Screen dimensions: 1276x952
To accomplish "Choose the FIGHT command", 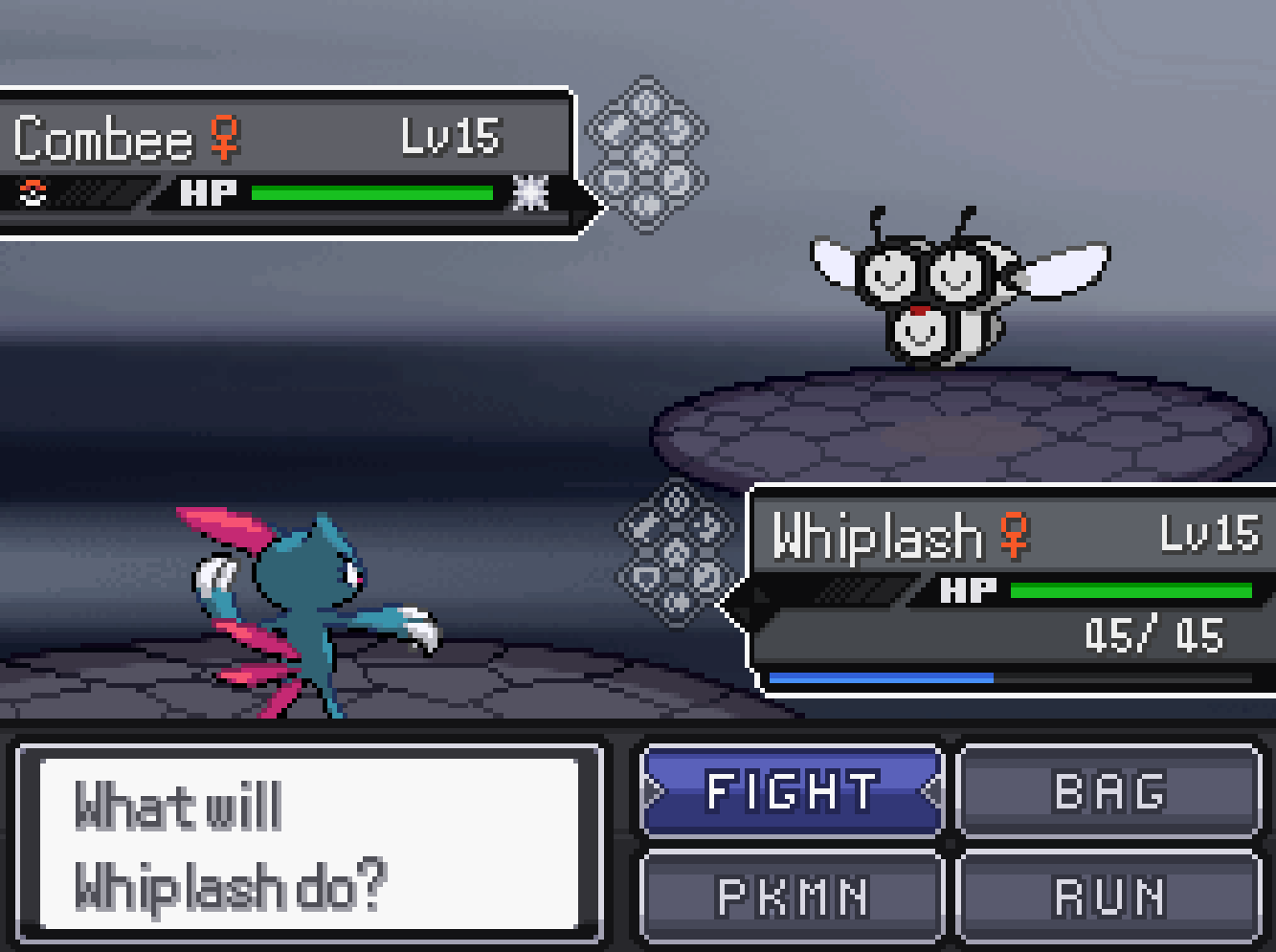I will click(x=792, y=791).
